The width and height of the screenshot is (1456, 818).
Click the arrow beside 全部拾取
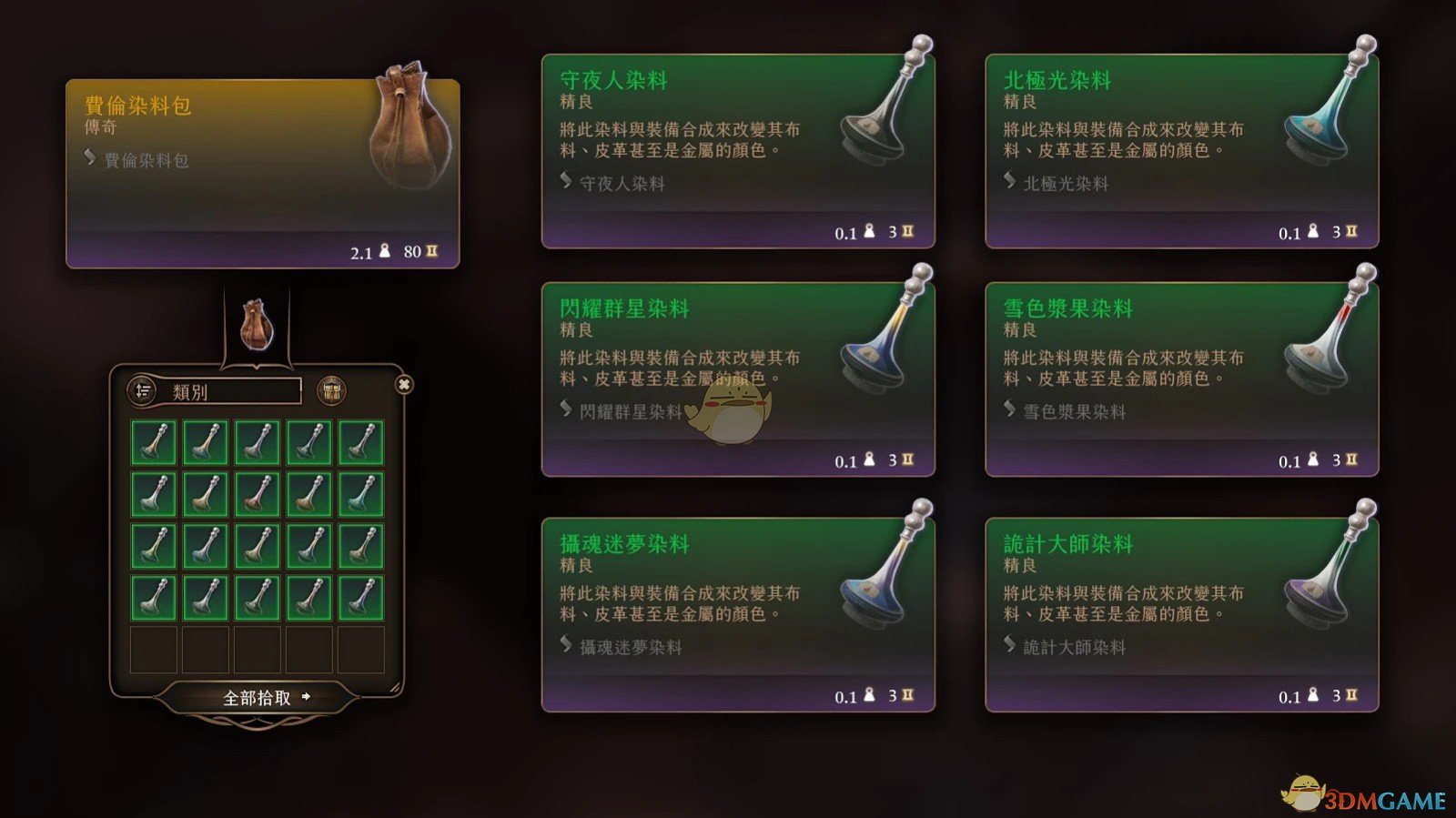(305, 699)
